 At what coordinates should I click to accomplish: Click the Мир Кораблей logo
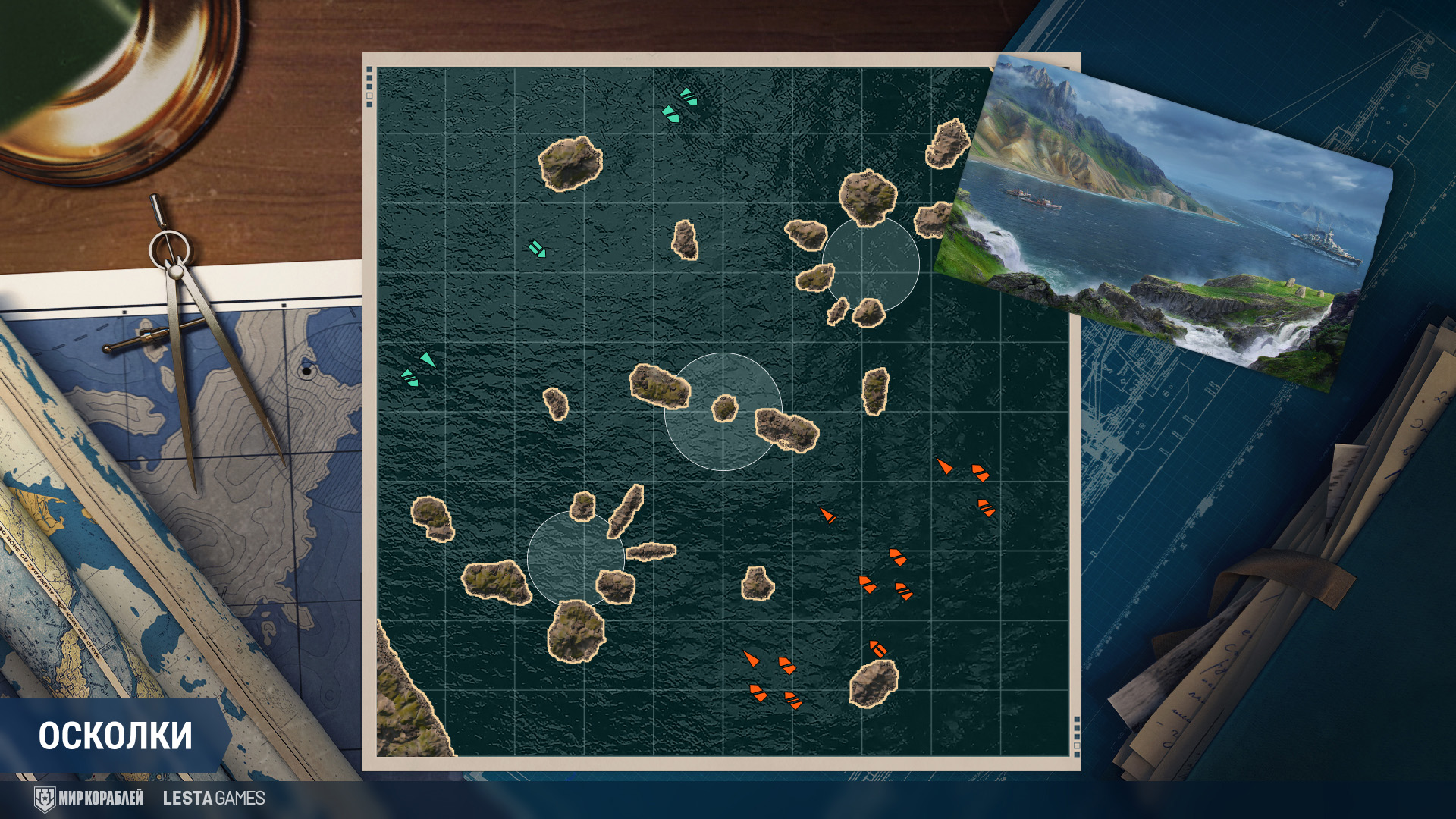pyautogui.click(x=89, y=799)
